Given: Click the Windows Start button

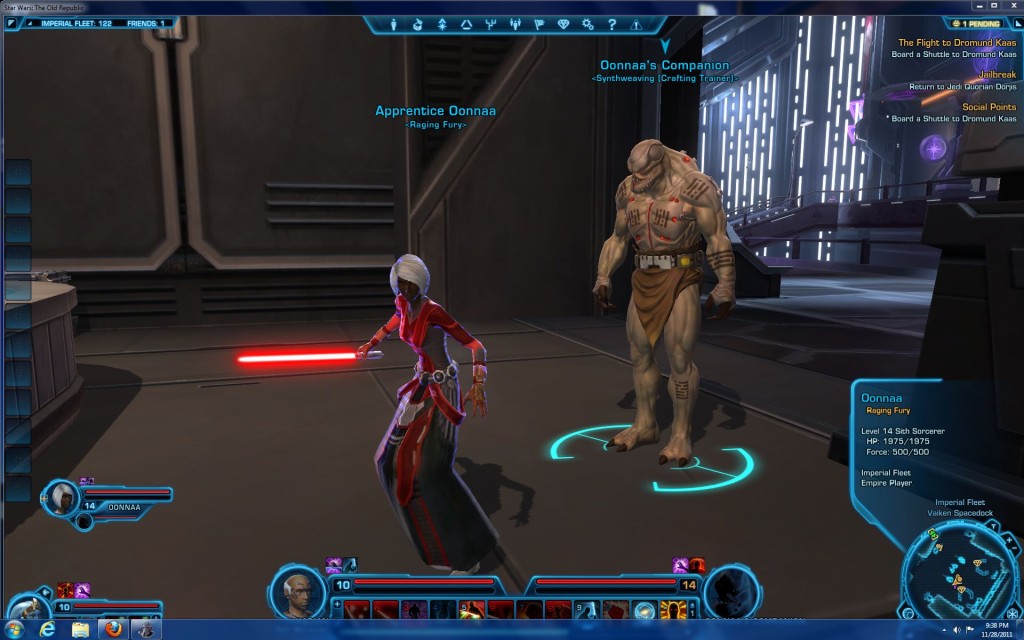Looking at the screenshot, I should (x=15, y=629).
